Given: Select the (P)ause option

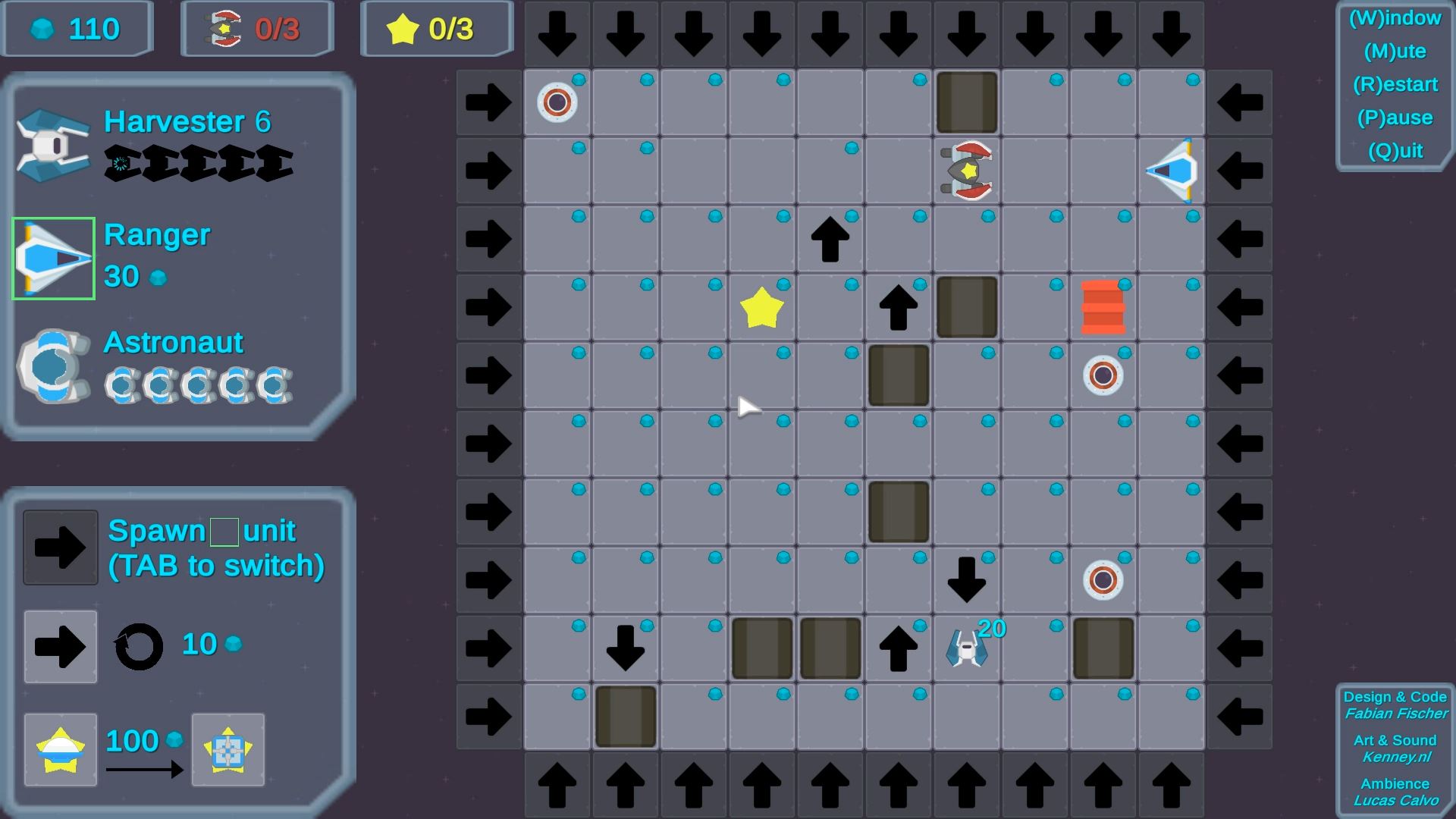Looking at the screenshot, I should [1395, 118].
